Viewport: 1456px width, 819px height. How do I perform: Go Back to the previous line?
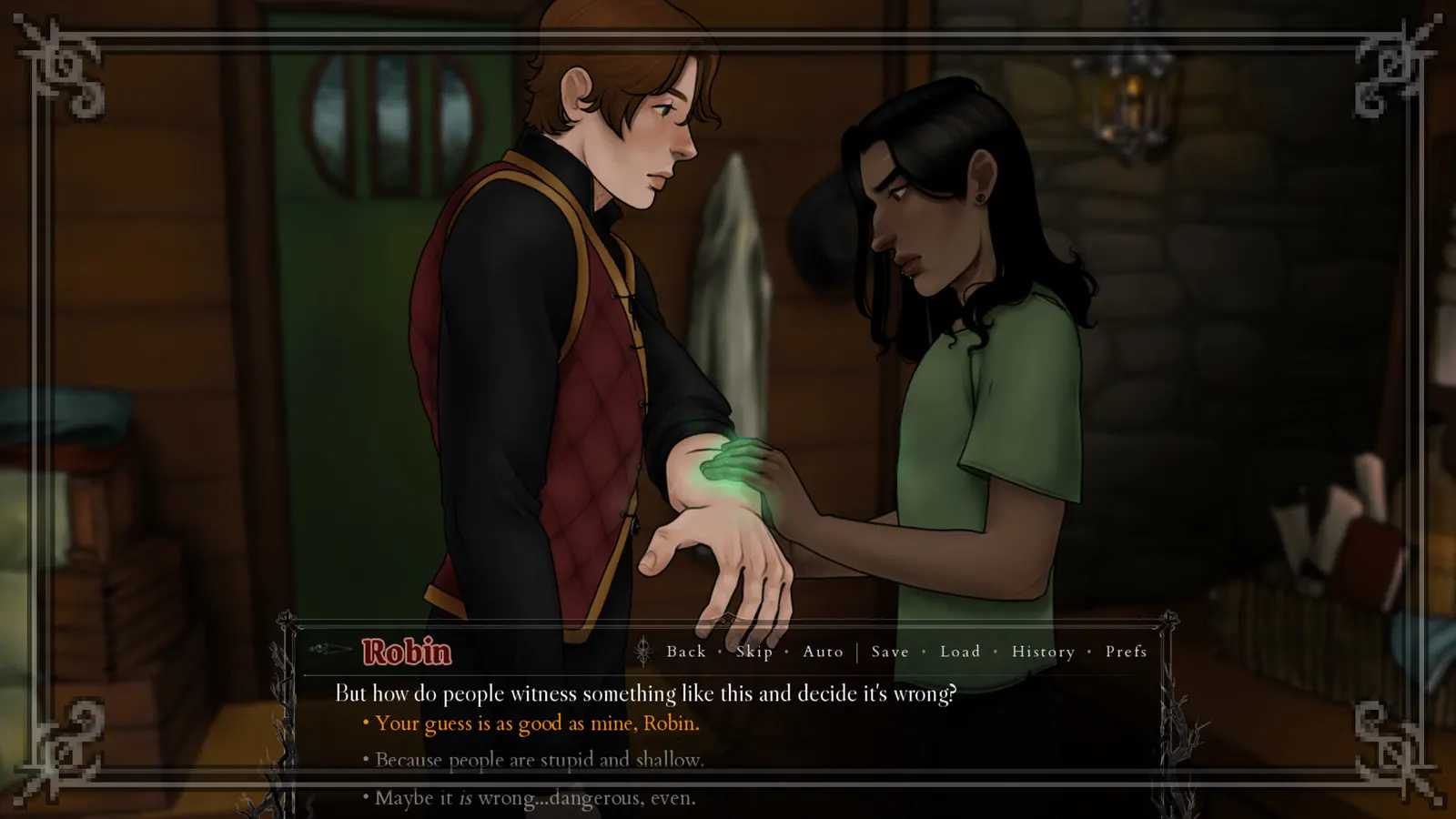[x=685, y=652]
